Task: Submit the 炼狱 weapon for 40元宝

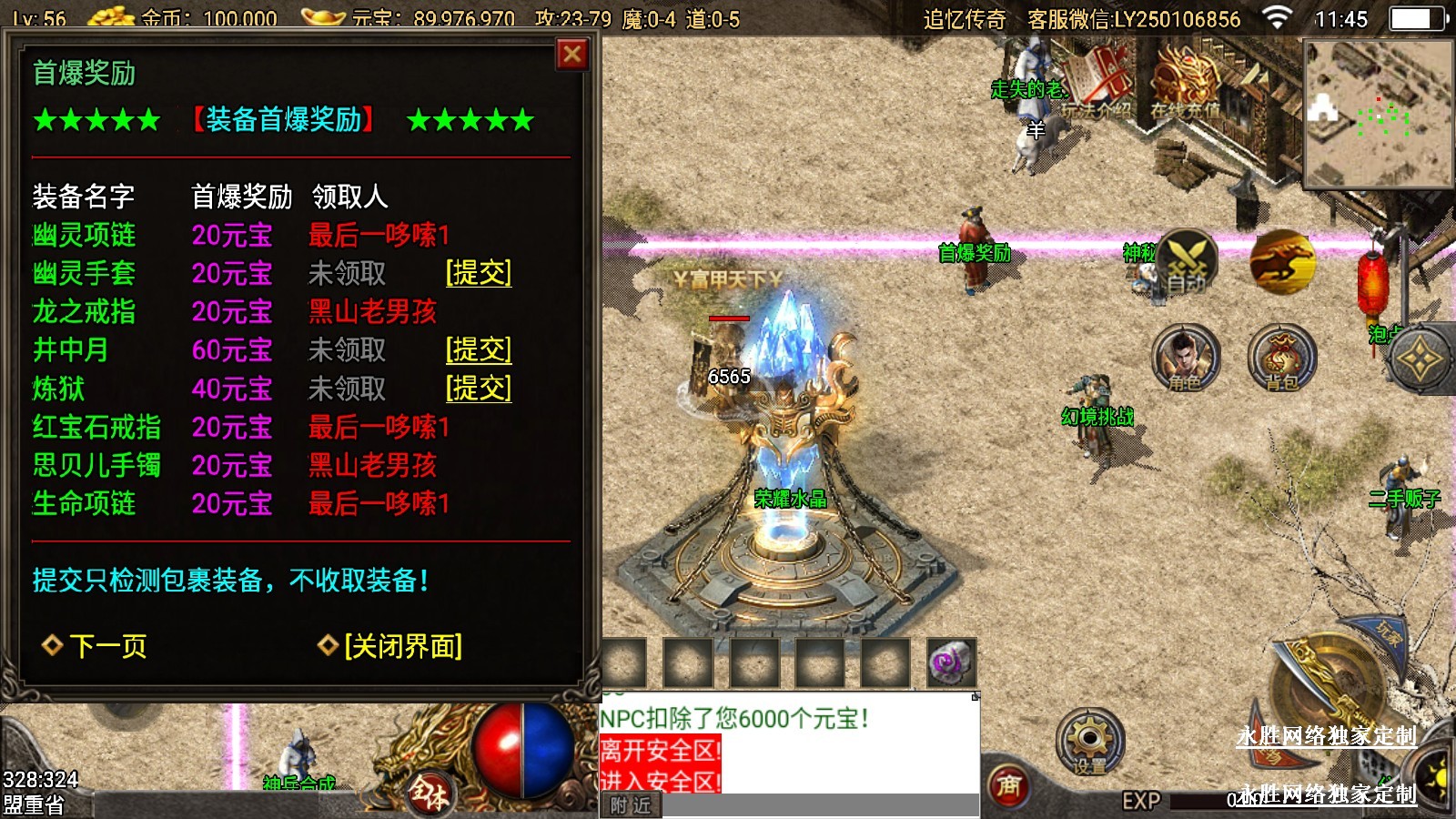Action: pyautogui.click(x=479, y=389)
